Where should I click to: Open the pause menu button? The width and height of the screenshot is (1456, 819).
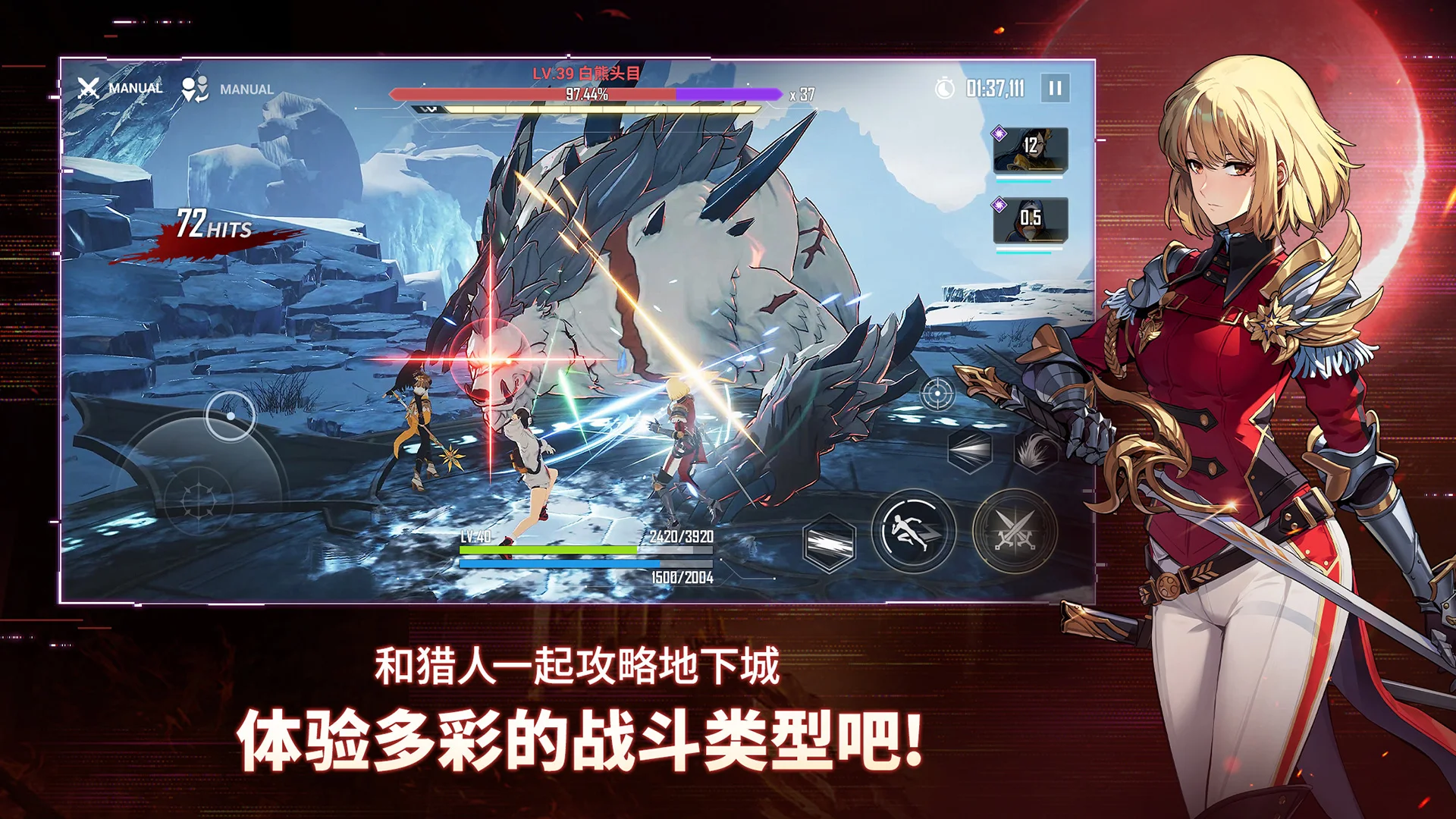(x=1056, y=88)
